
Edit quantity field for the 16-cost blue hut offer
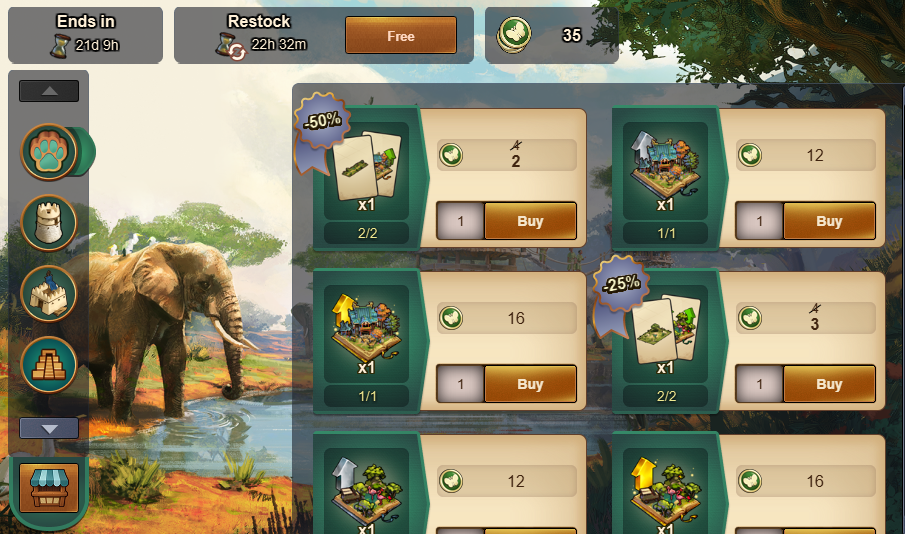click(460, 384)
